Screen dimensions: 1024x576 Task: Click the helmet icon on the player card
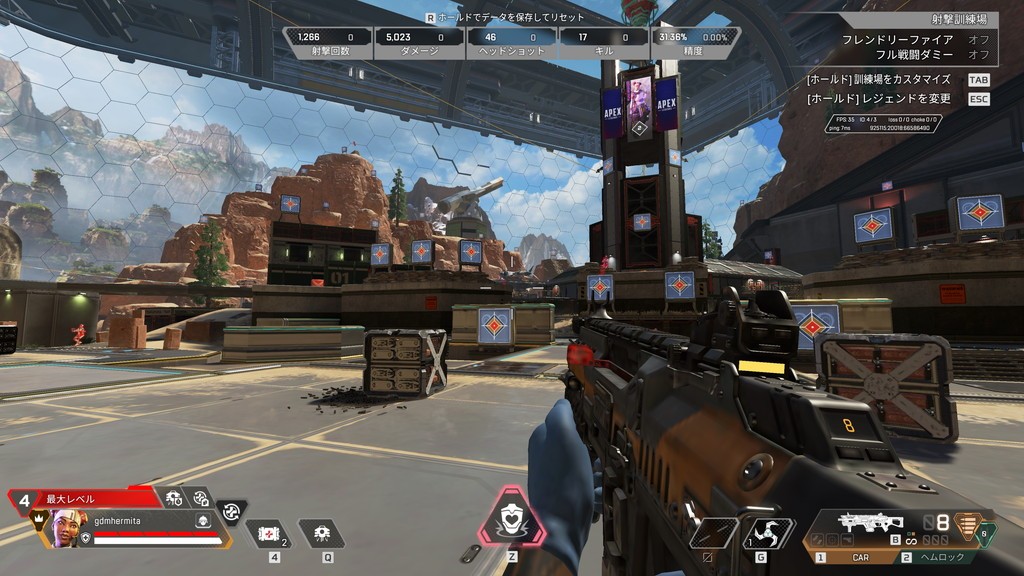[x=201, y=521]
